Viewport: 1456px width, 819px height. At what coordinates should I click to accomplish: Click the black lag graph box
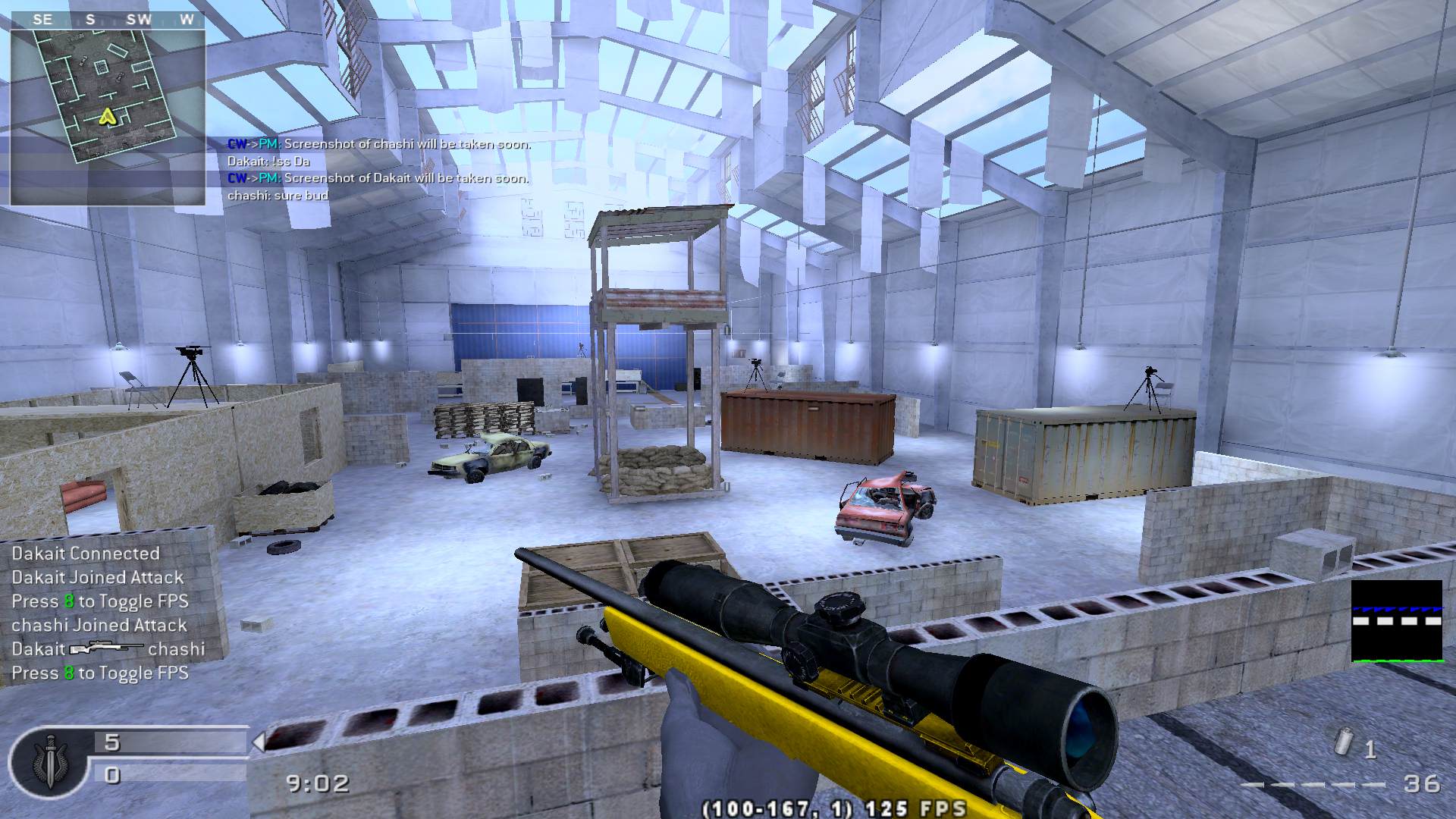1397,621
